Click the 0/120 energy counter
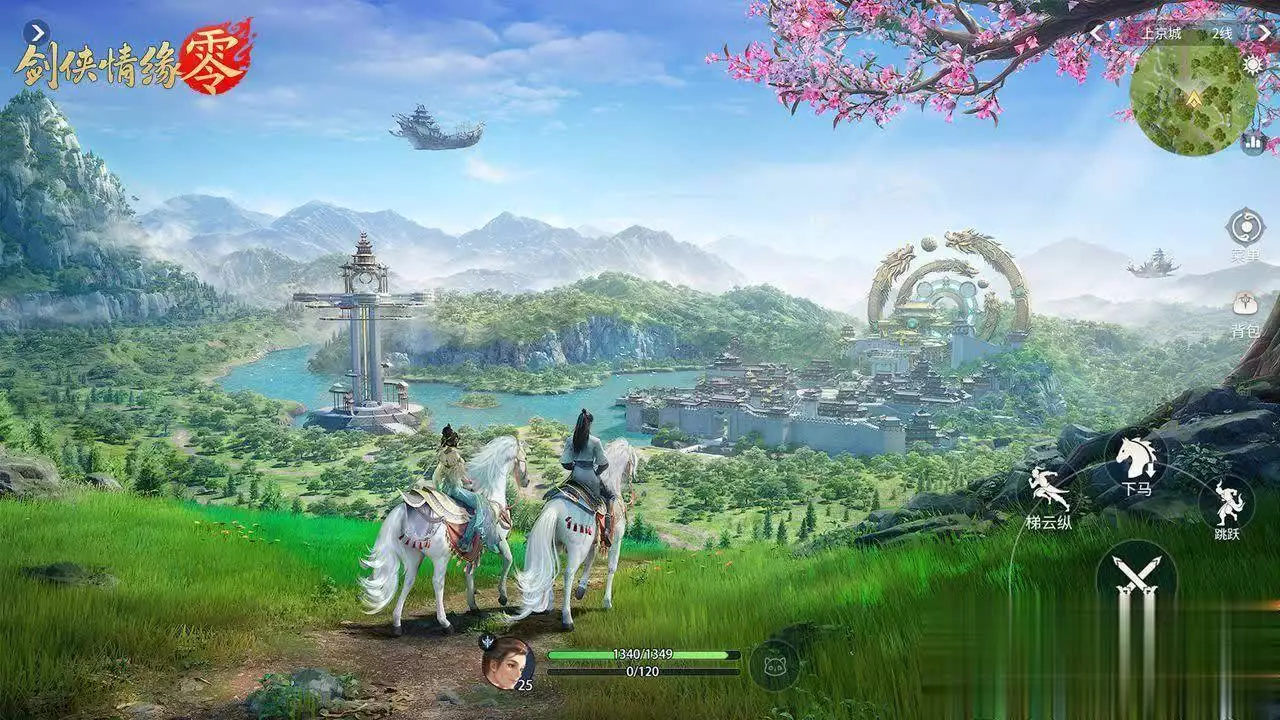 click(640, 671)
